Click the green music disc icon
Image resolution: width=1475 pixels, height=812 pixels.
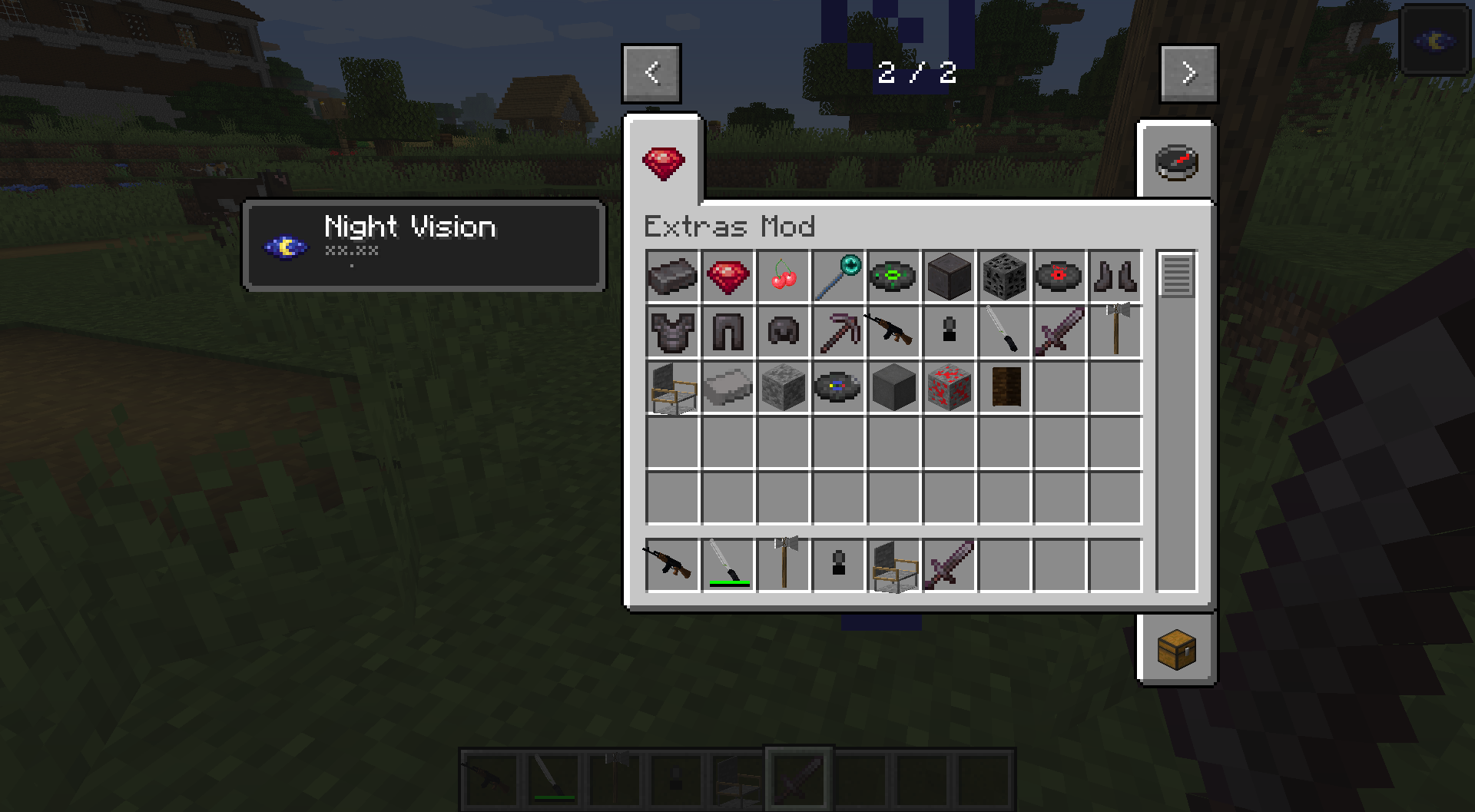coord(893,277)
